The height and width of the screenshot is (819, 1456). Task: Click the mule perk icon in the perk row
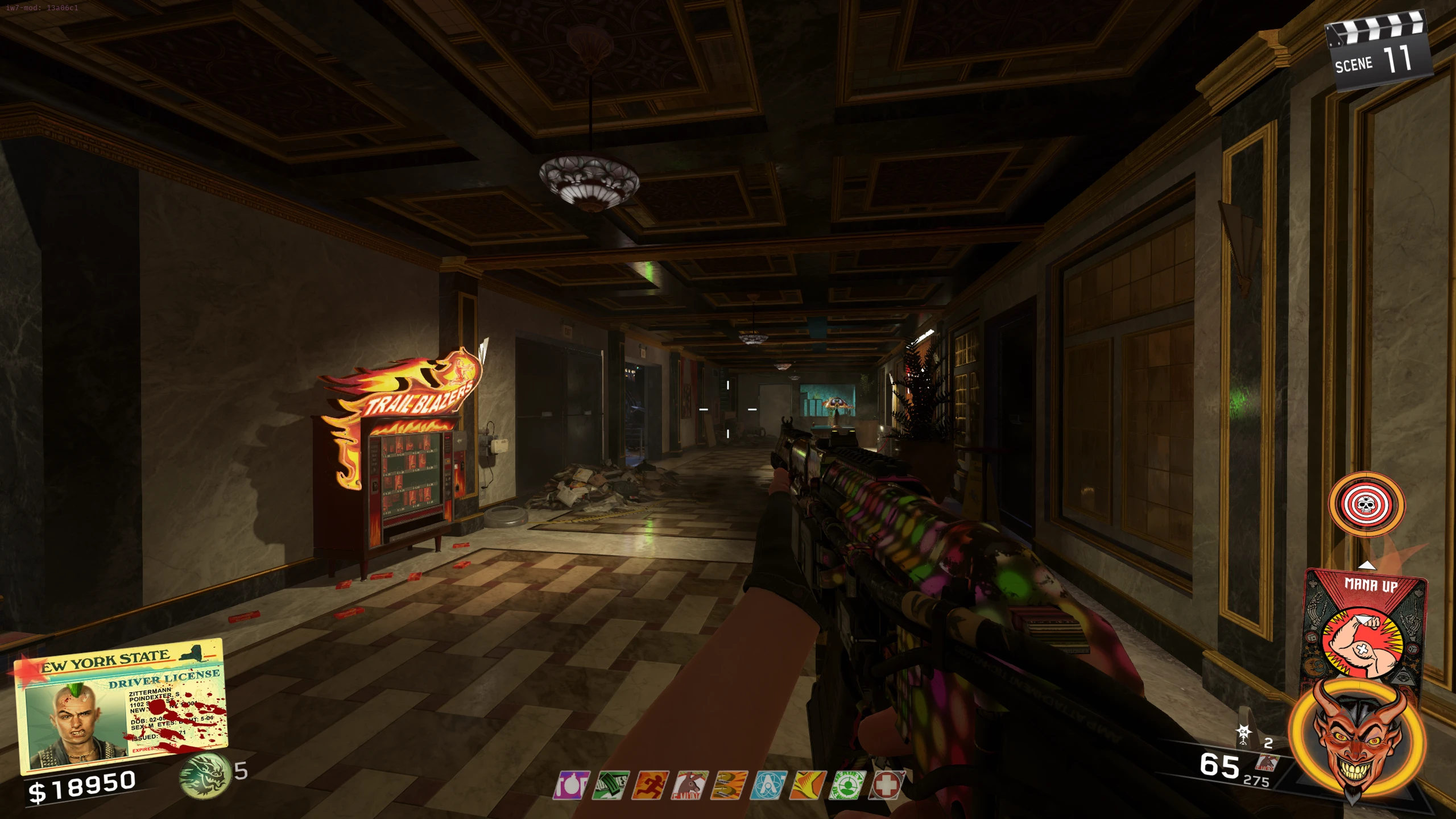point(690,785)
